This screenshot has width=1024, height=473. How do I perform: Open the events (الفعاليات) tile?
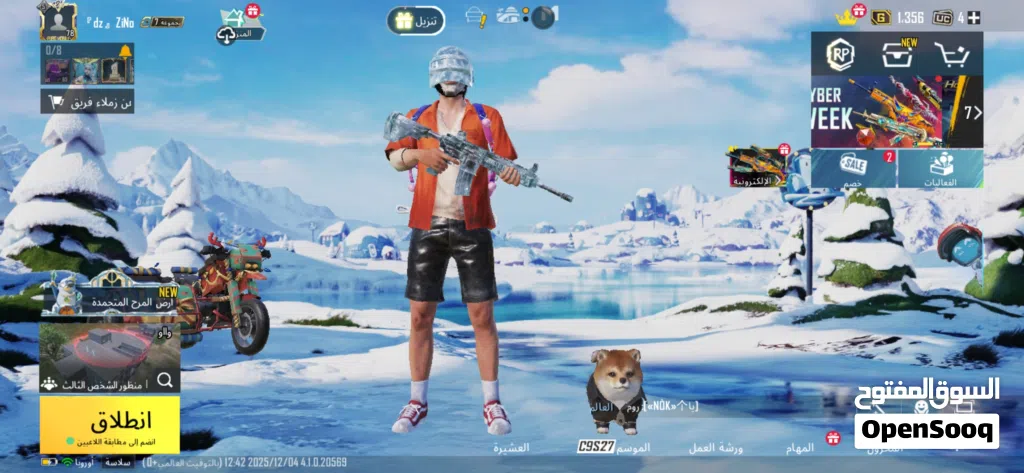pos(941,168)
